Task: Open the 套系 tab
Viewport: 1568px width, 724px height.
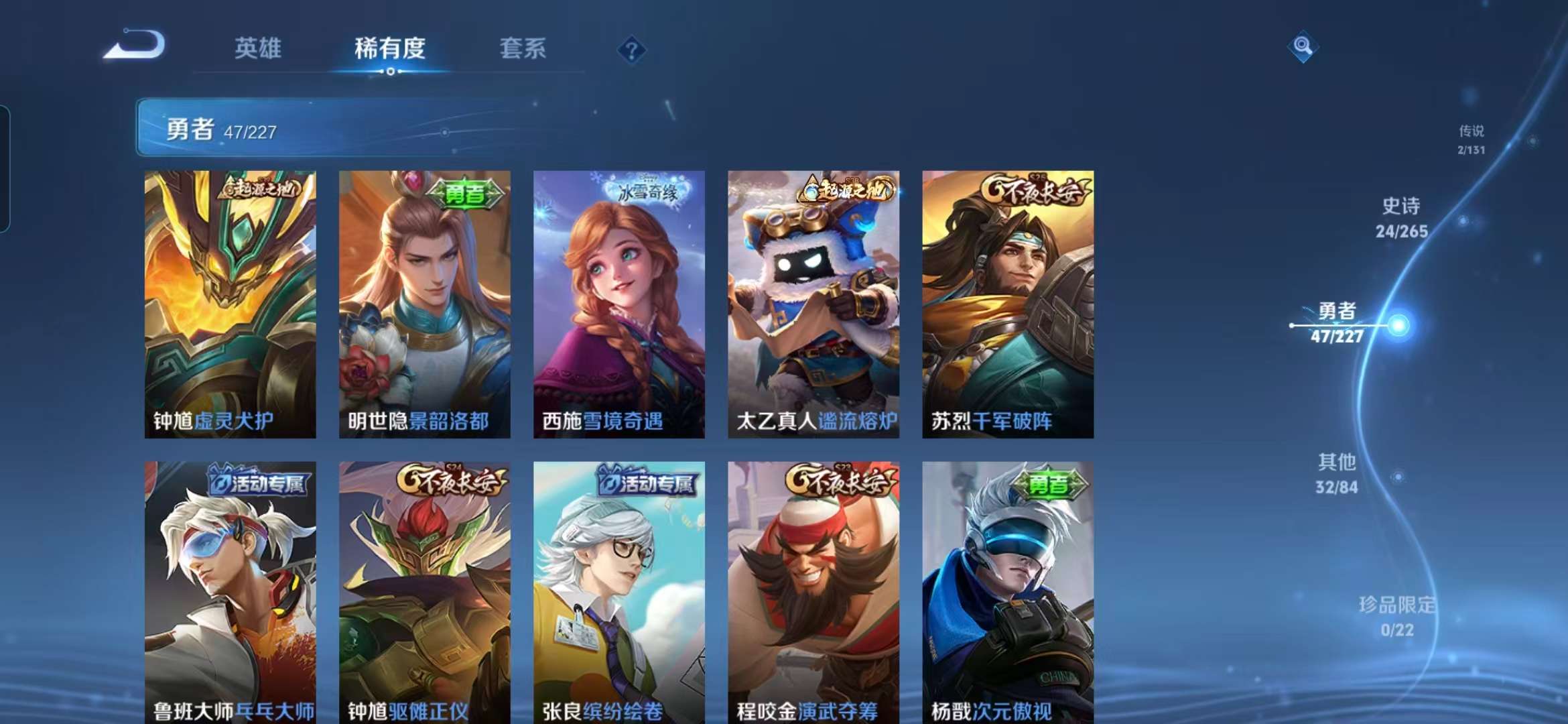Action: coord(523,48)
